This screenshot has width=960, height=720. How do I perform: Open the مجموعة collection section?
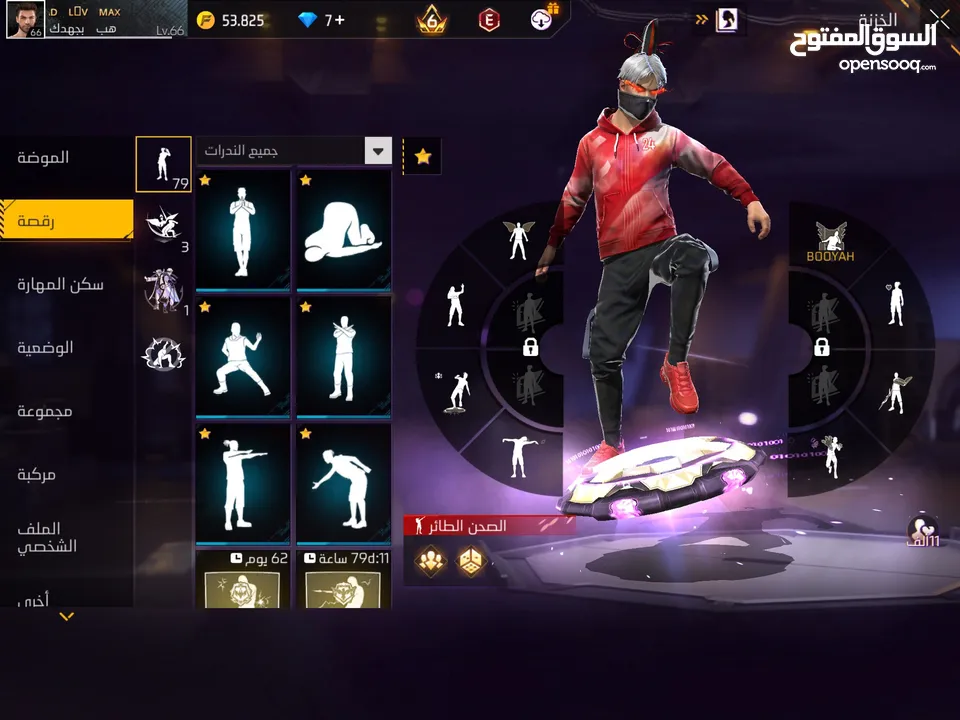[x=45, y=411]
